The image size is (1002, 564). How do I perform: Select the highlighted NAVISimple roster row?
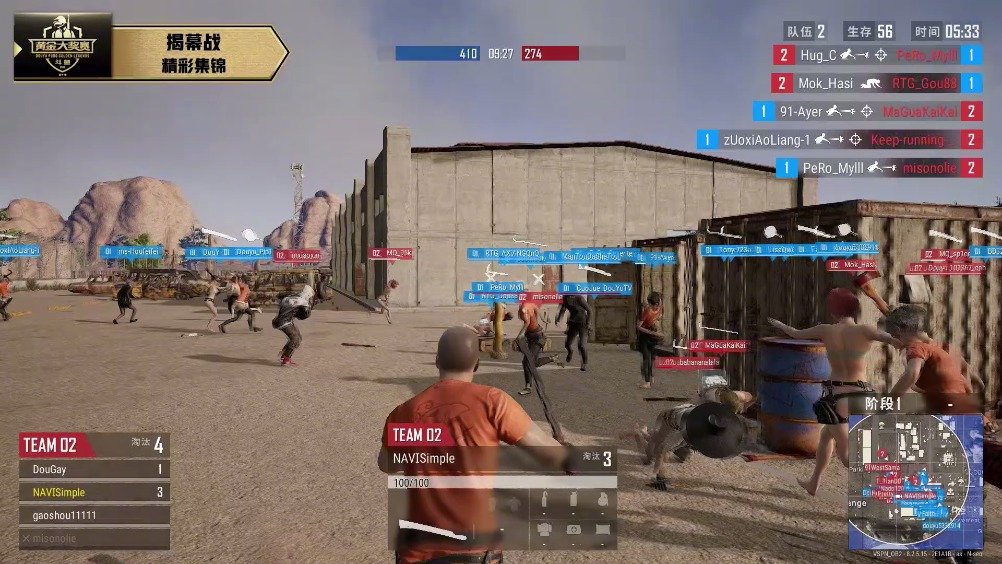pyautogui.click(x=94, y=492)
